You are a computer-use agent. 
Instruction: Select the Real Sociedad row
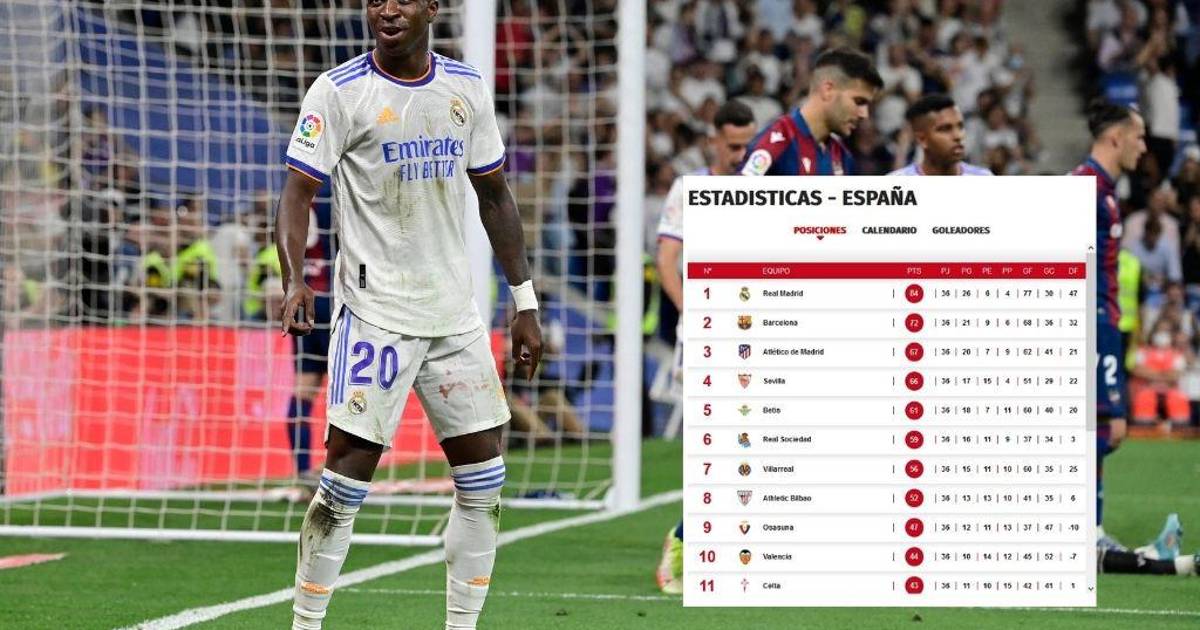786,439
